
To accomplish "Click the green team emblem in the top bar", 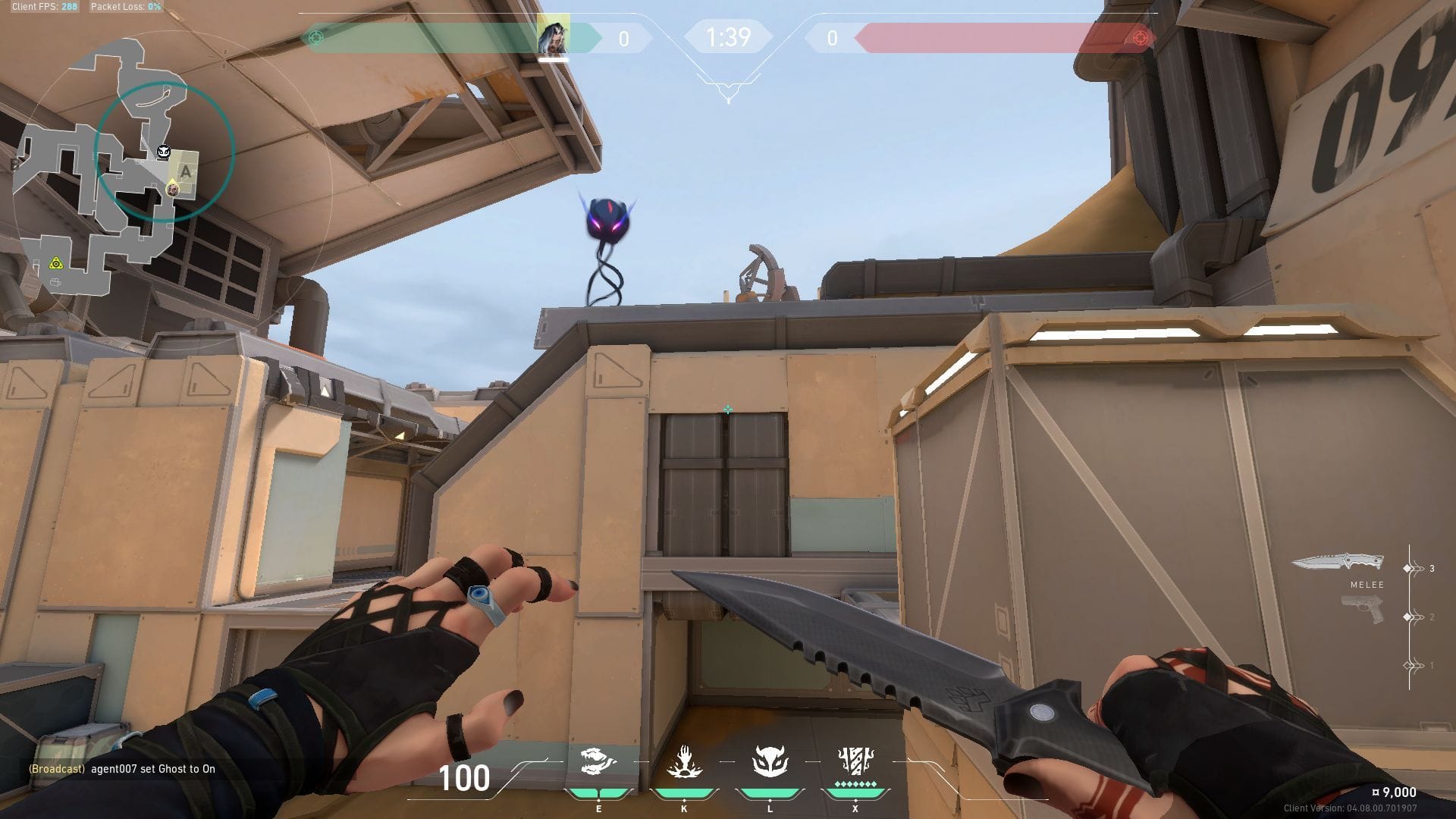I will coord(316,37).
